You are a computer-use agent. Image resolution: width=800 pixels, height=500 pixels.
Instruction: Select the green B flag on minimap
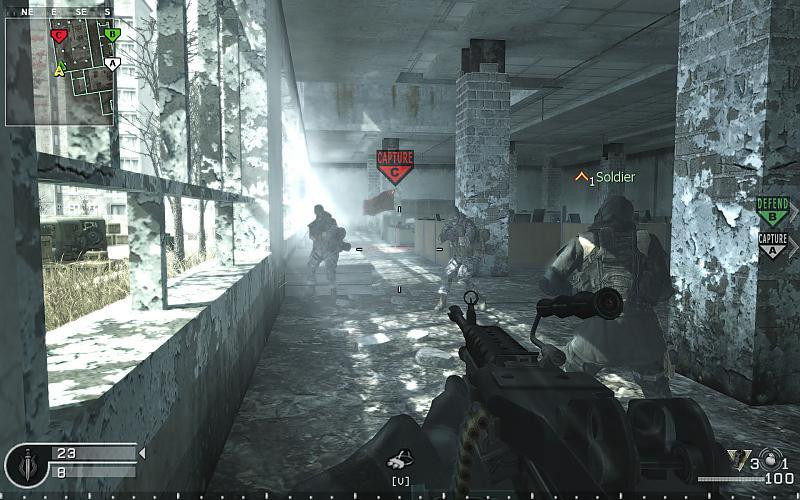click(x=112, y=35)
